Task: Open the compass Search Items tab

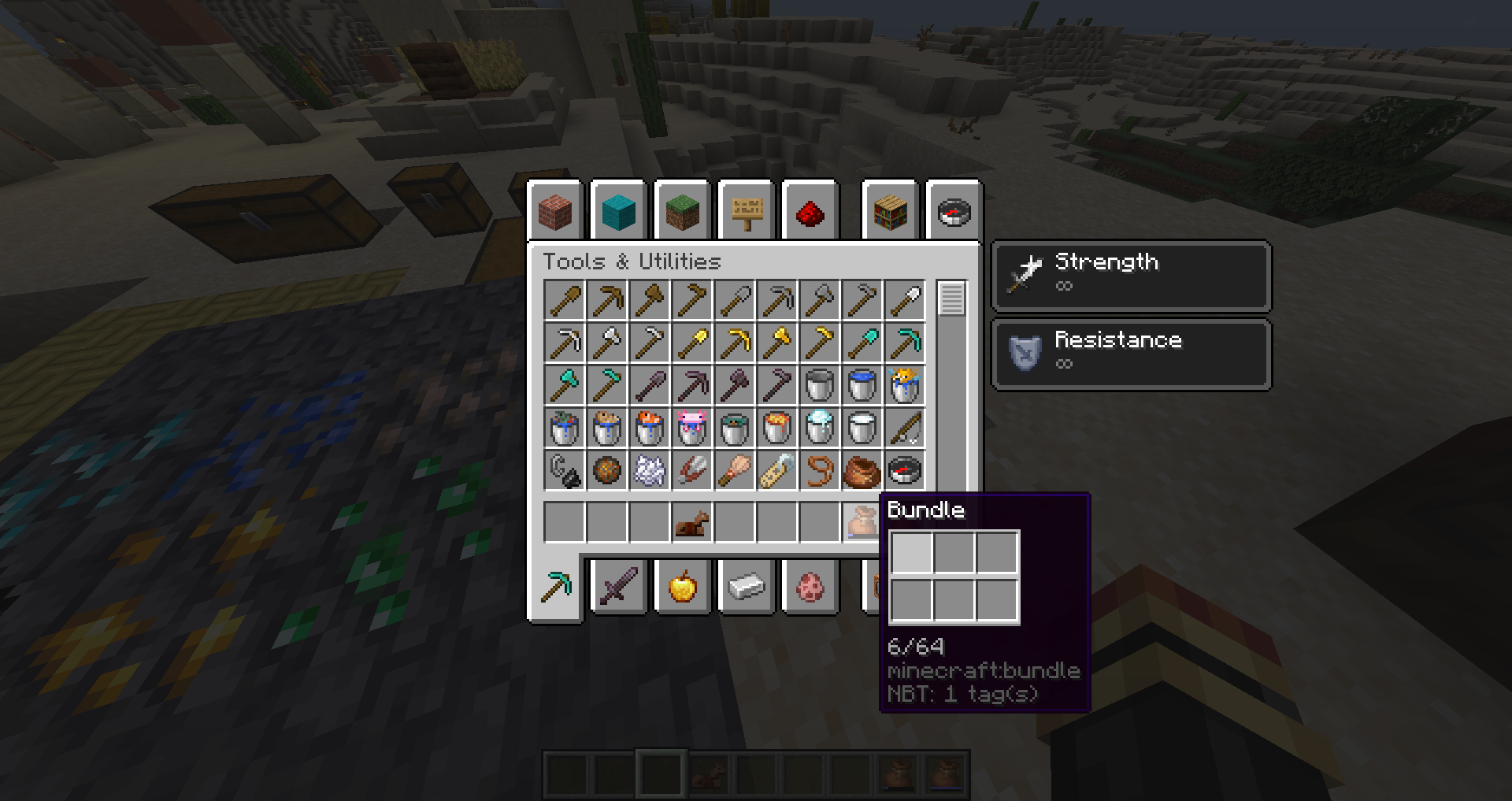Action: (954, 212)
